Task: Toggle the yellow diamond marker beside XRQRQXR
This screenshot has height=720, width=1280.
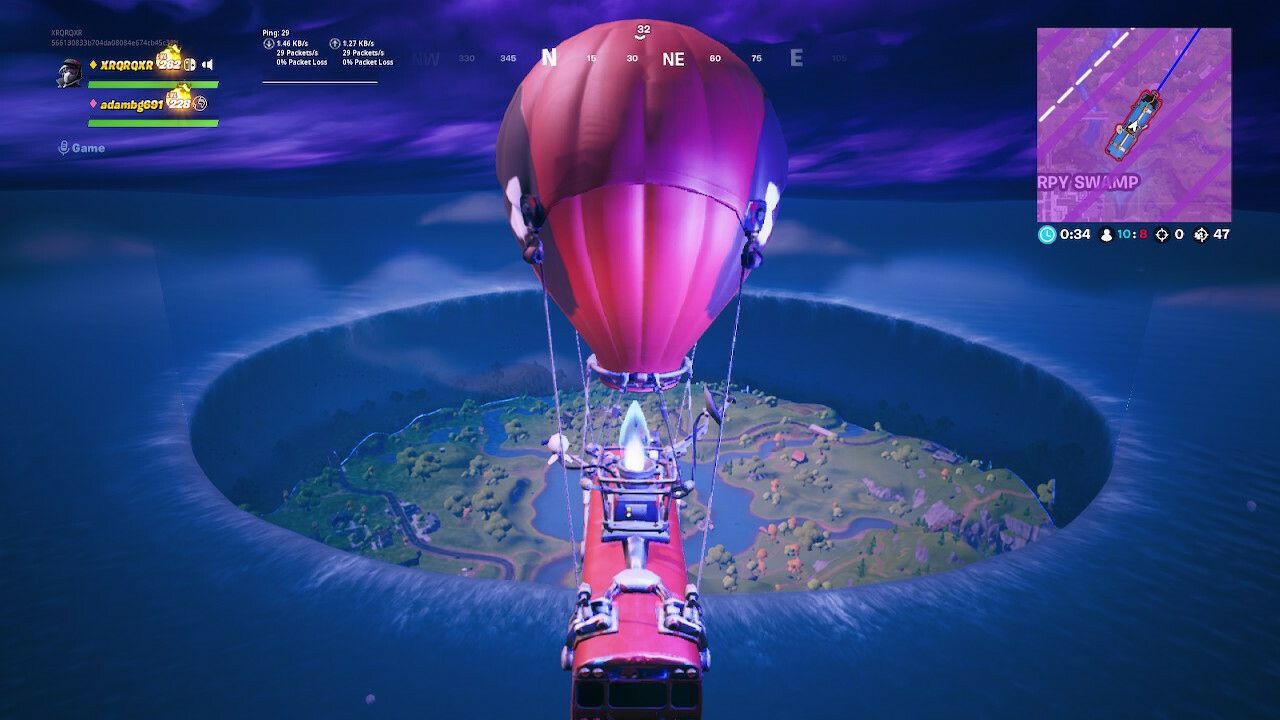Action: coord(93,65)
